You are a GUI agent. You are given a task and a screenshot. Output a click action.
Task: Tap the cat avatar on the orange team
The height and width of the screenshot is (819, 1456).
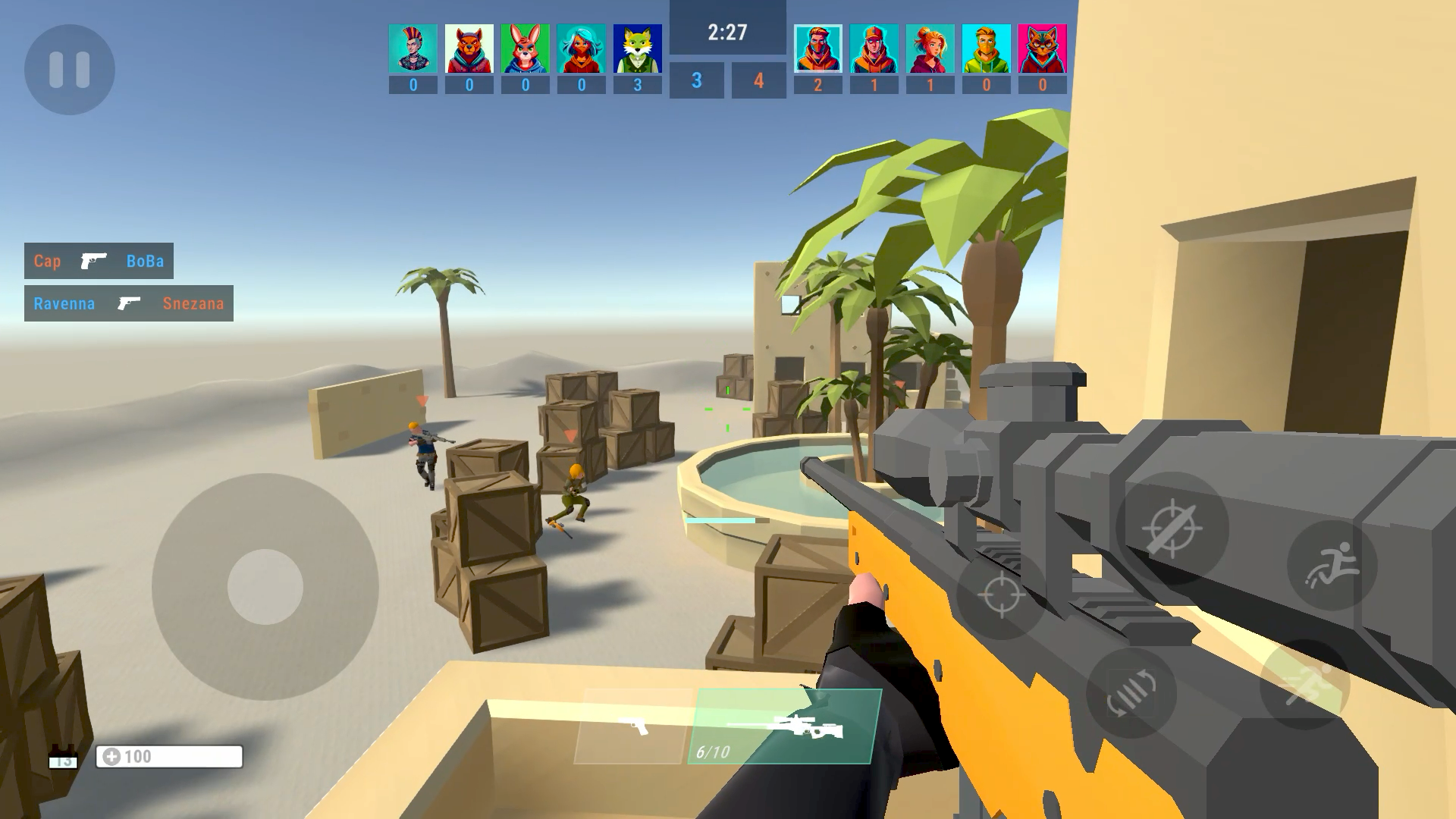coord(1041,48)
